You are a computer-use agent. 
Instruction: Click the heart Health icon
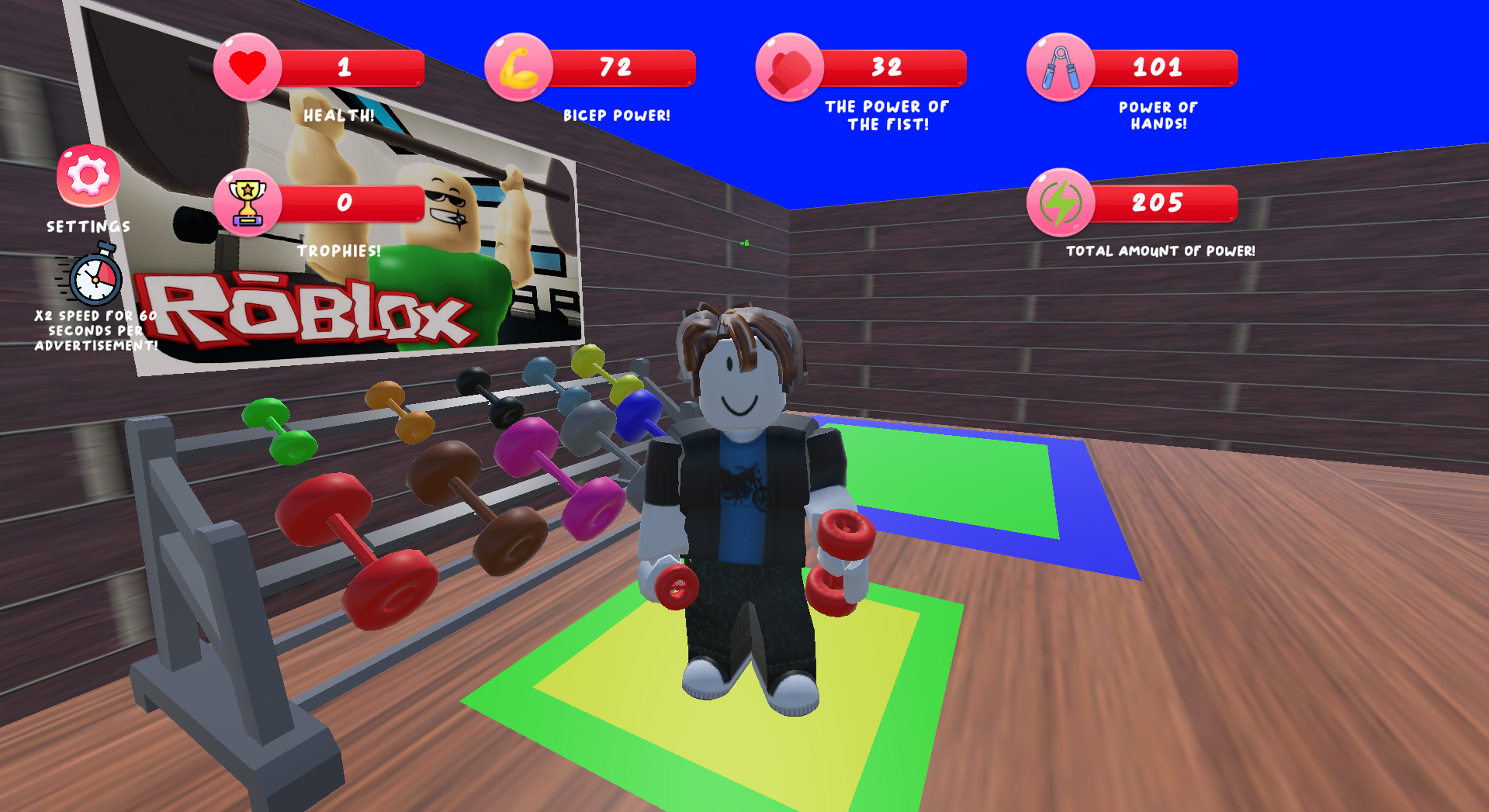(x=248, y=67)
